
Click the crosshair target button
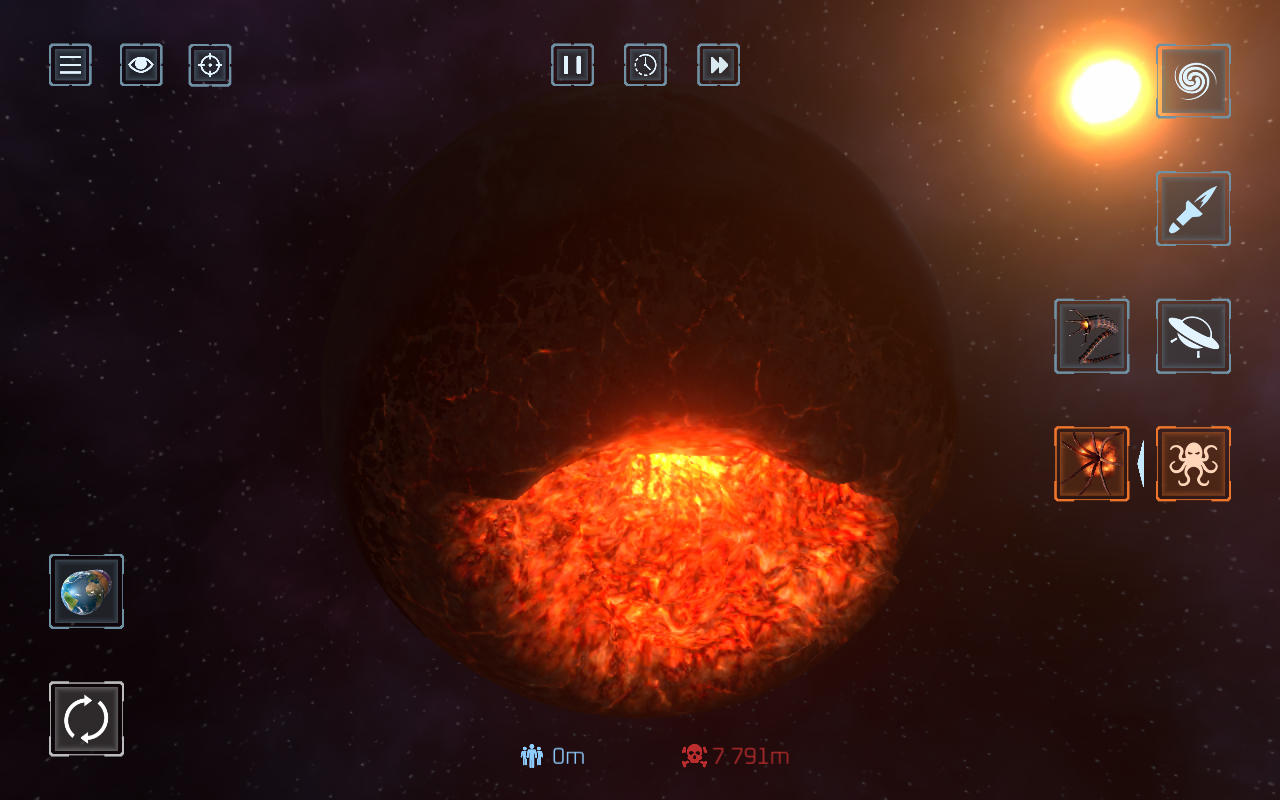tap(210, 65)
